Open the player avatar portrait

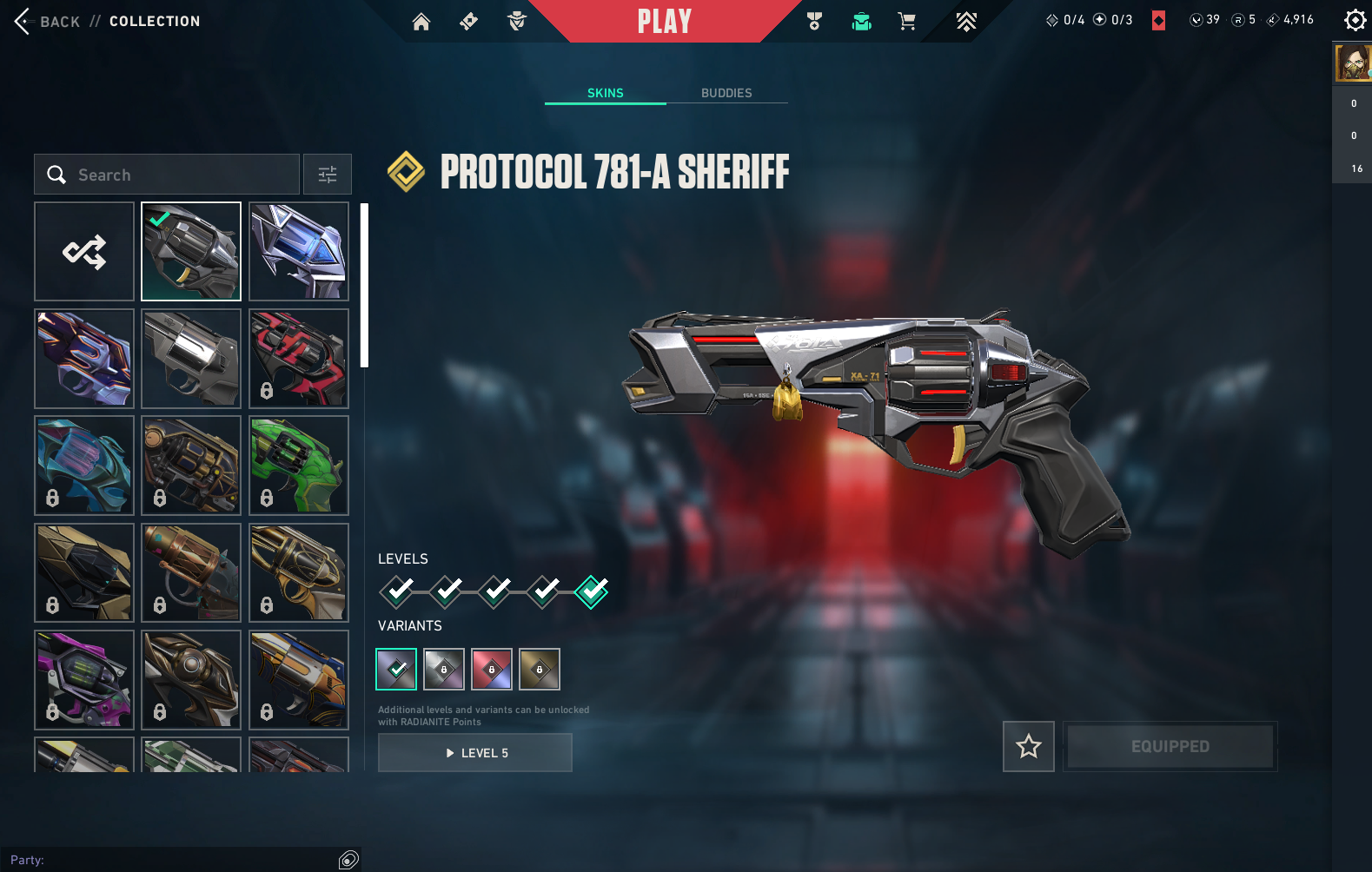(1353, 63)
